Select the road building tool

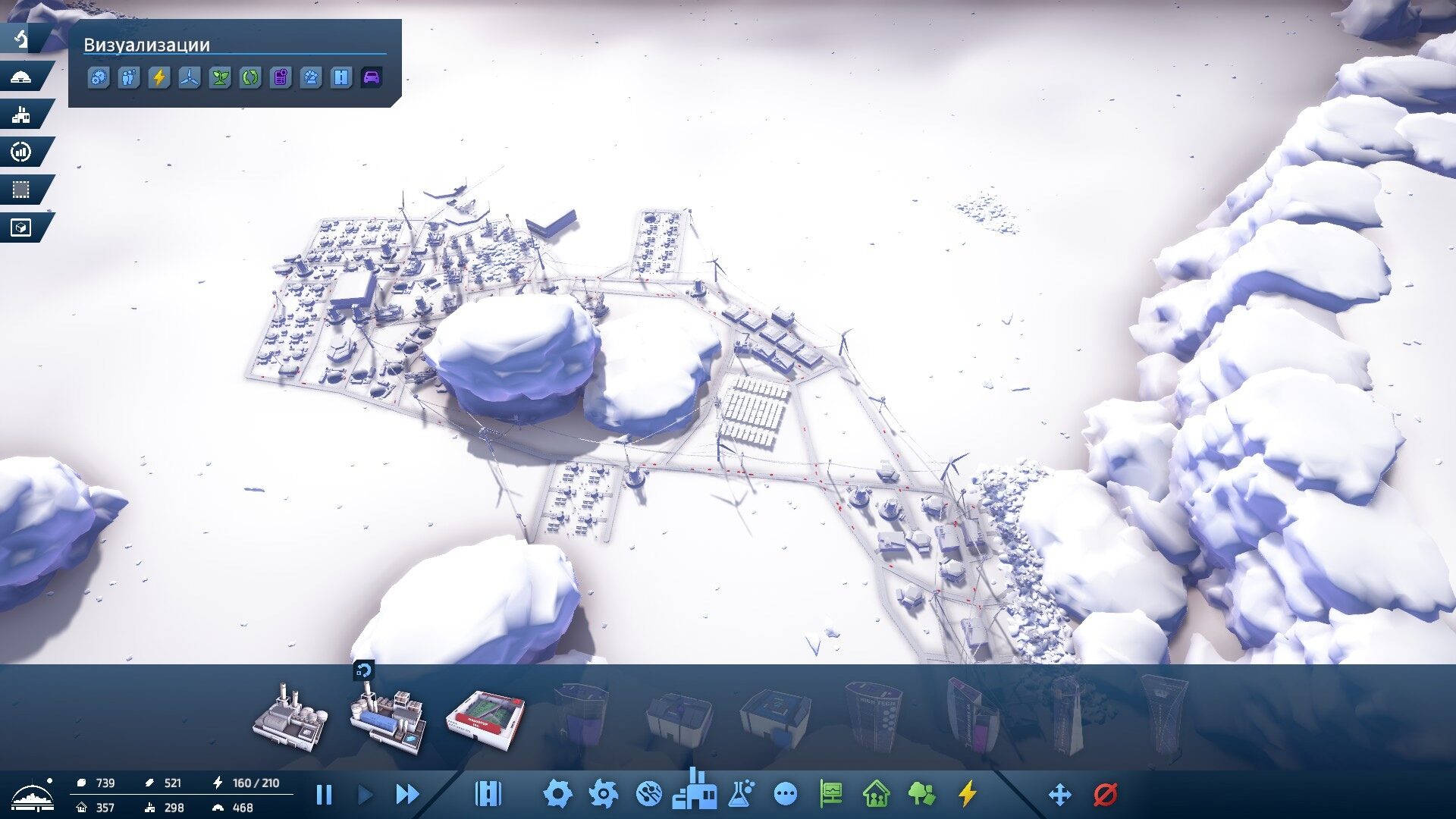point(488,795)
